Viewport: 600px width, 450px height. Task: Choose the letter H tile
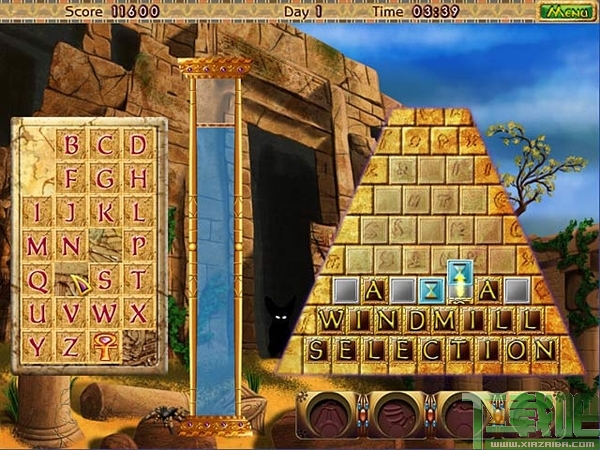point(138,179)
